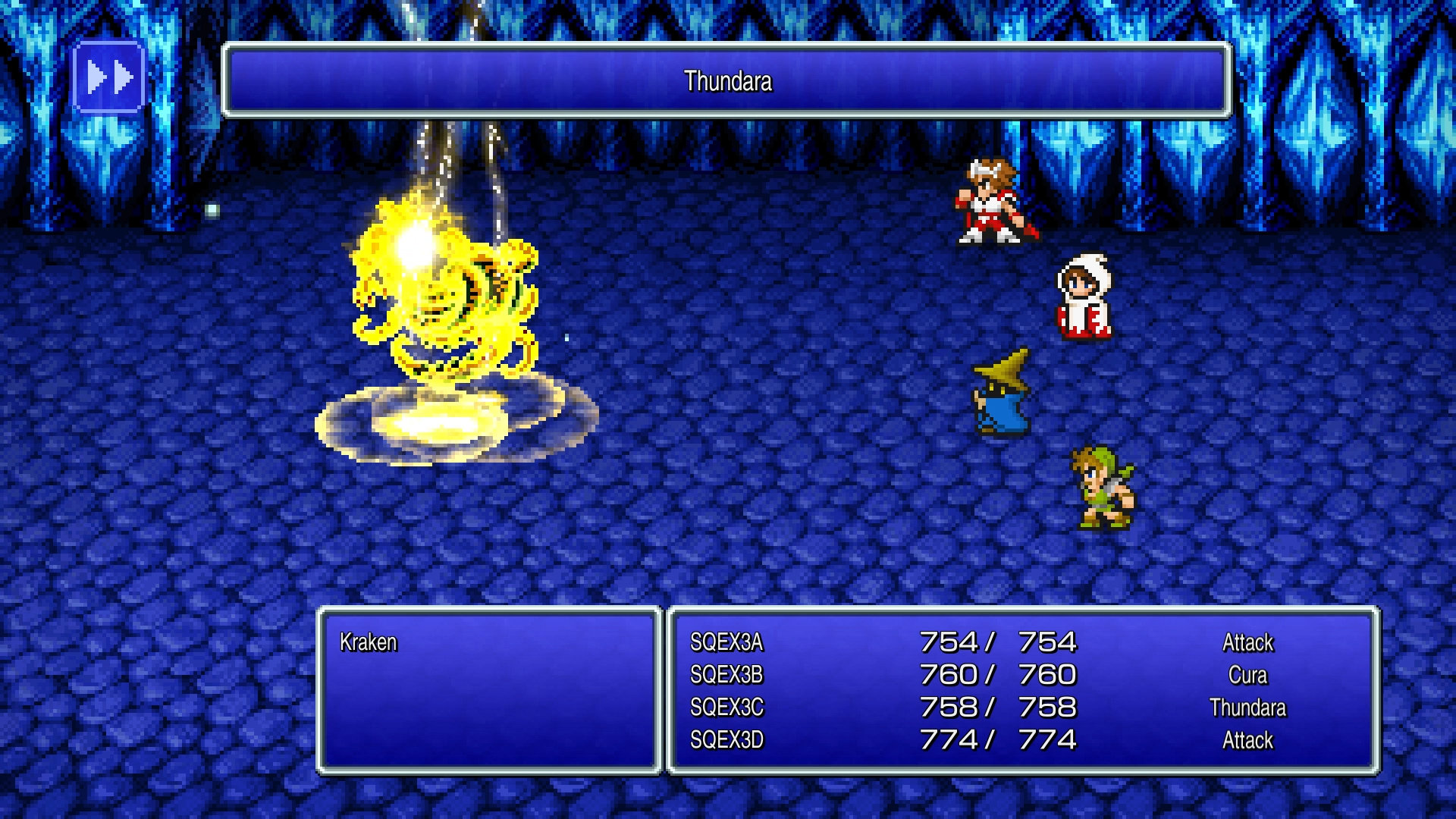The height and width of the screenshot is (819, 1456).
Task: Click SQEX3B's Cura action to change it
Action: 1249,675
